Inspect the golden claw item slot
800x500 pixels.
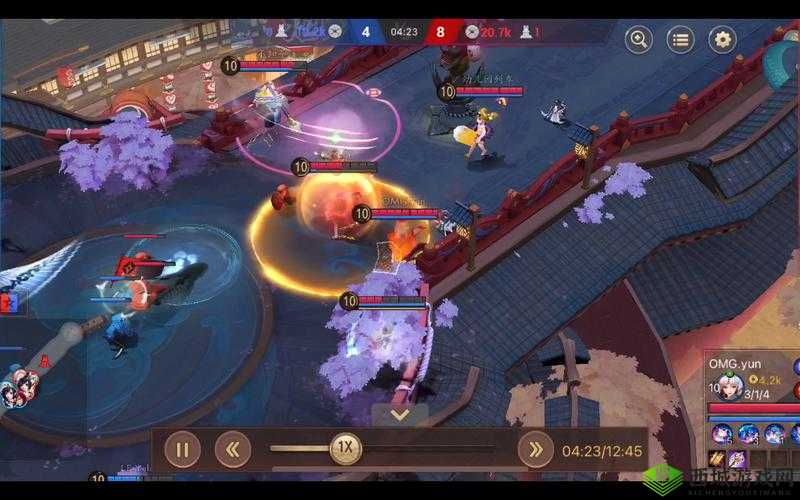click(x=717, y=460)
